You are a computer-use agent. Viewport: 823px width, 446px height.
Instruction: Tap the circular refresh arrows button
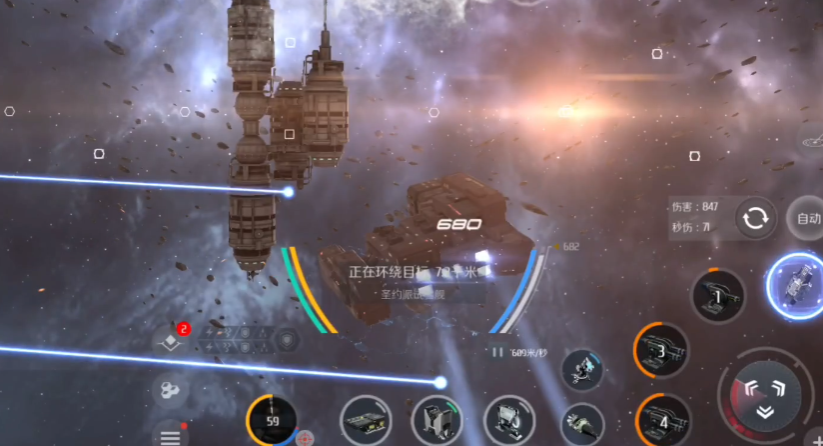[x=757, y=217]
